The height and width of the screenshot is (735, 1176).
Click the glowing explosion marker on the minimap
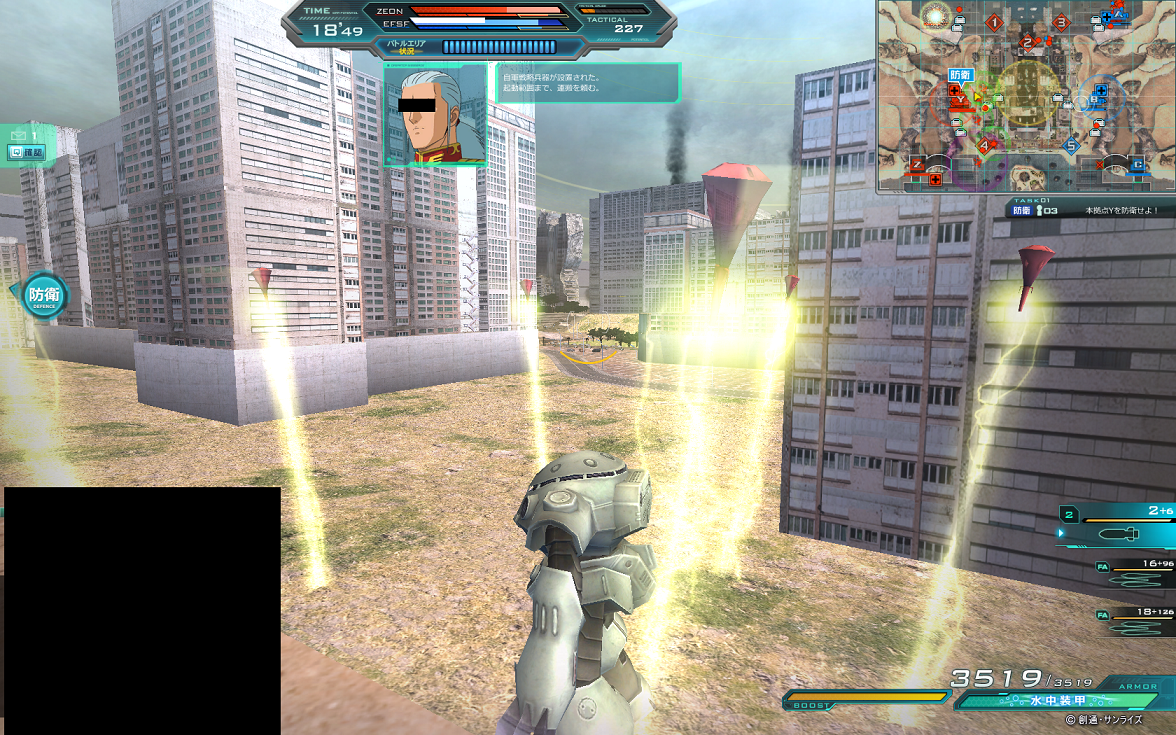tap(936, 16)
